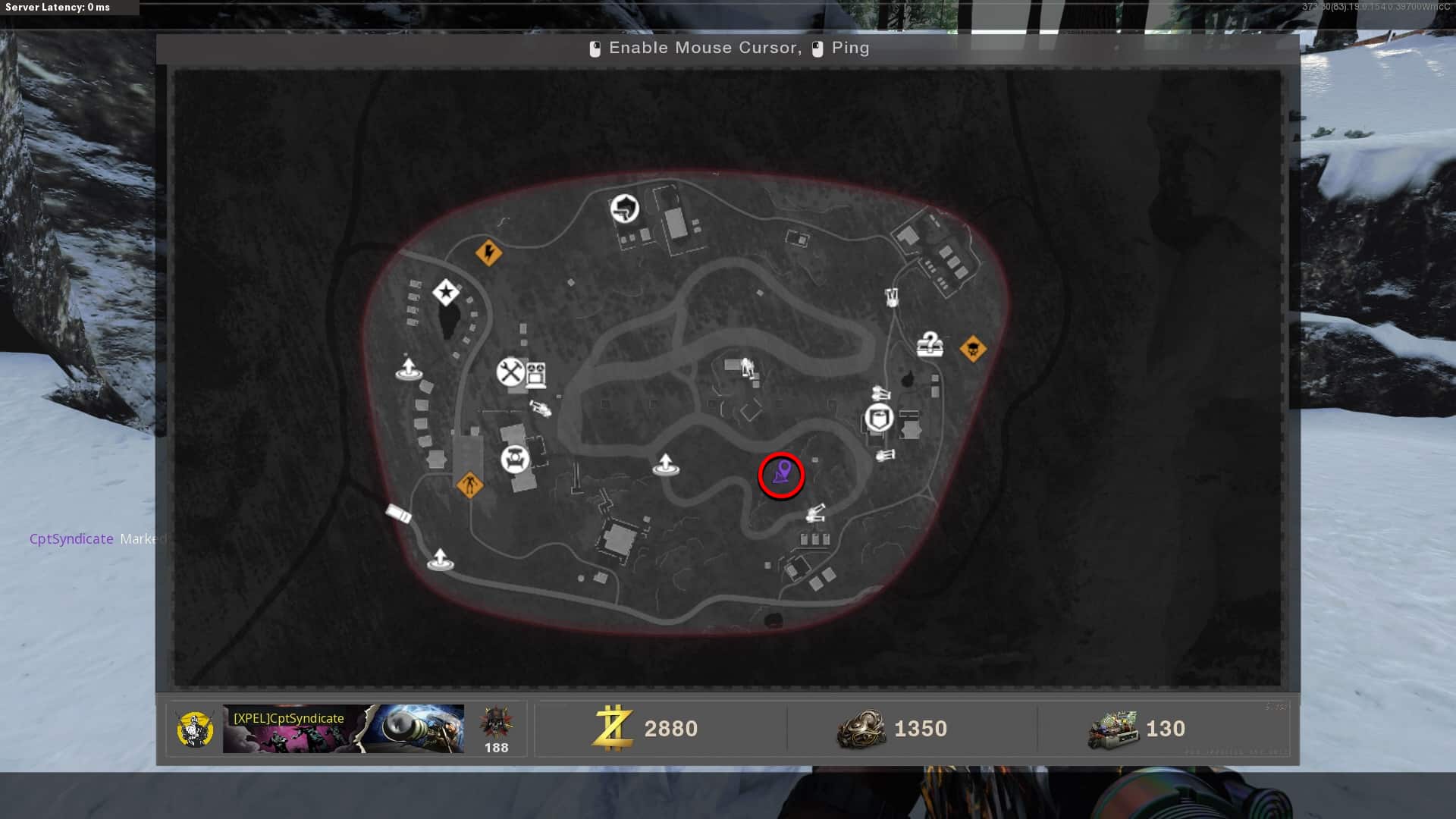
Task: Open the CptSyndicate player calling card
Action: click(x=343, y=729)
